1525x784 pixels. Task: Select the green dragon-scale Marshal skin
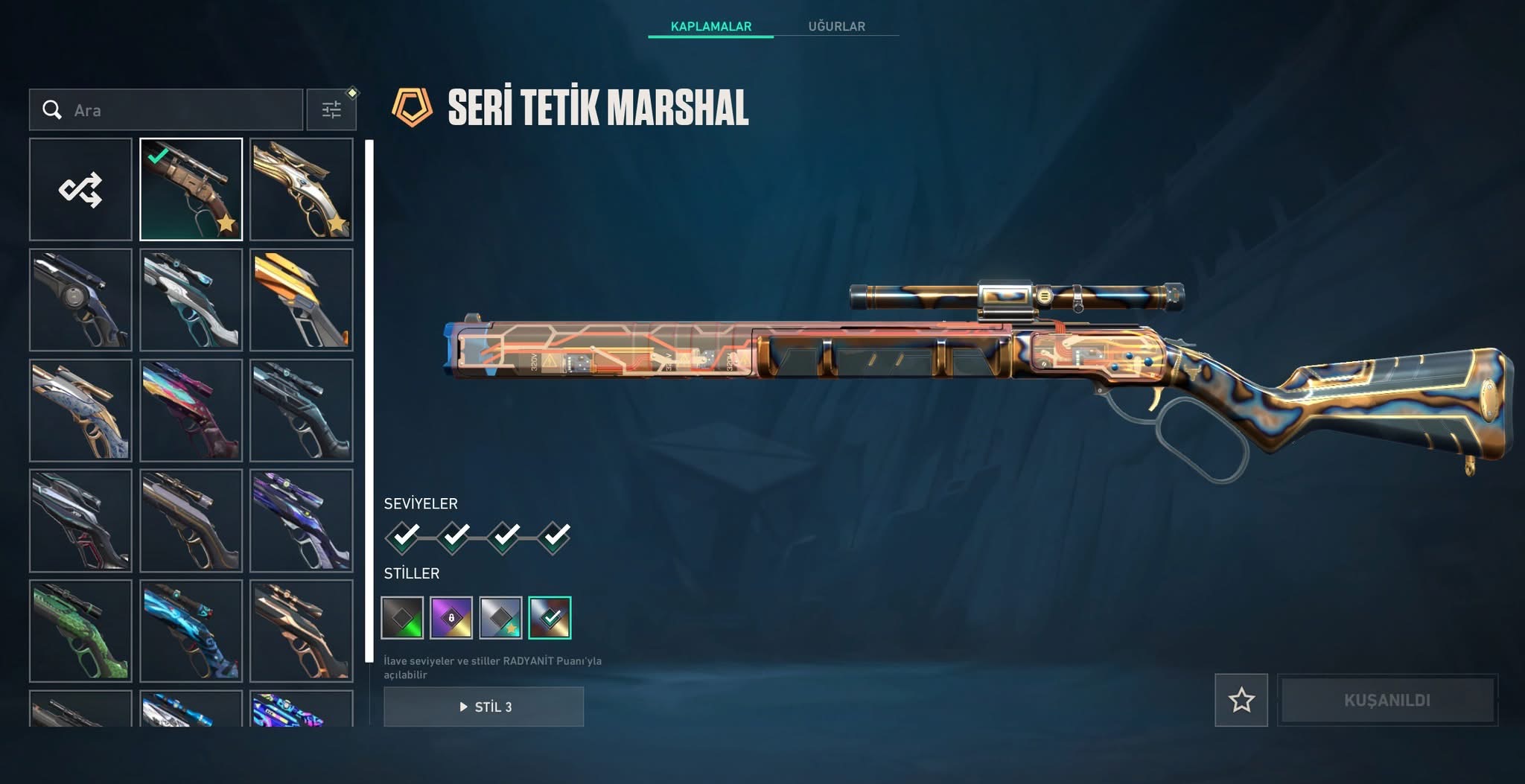point(80,631)
